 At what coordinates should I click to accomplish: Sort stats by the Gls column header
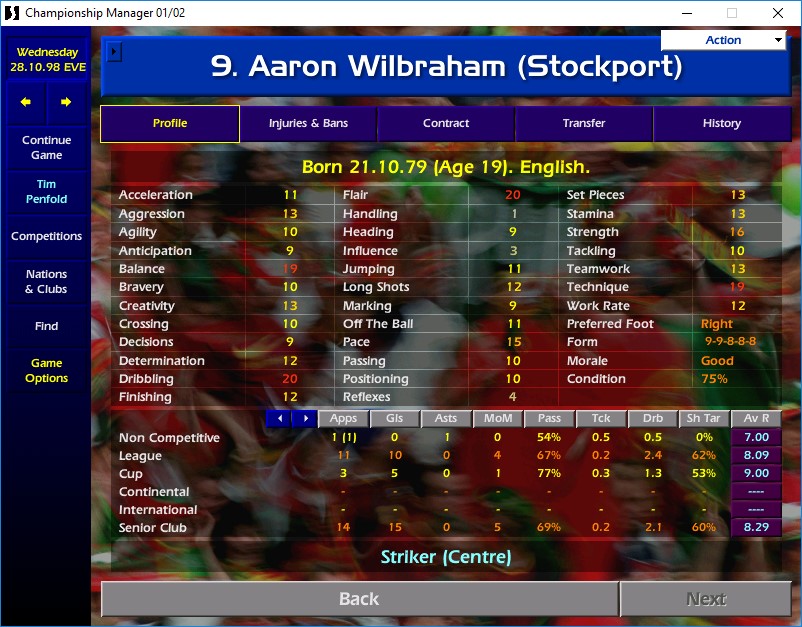pyautogui.click(x=394, y=419)
